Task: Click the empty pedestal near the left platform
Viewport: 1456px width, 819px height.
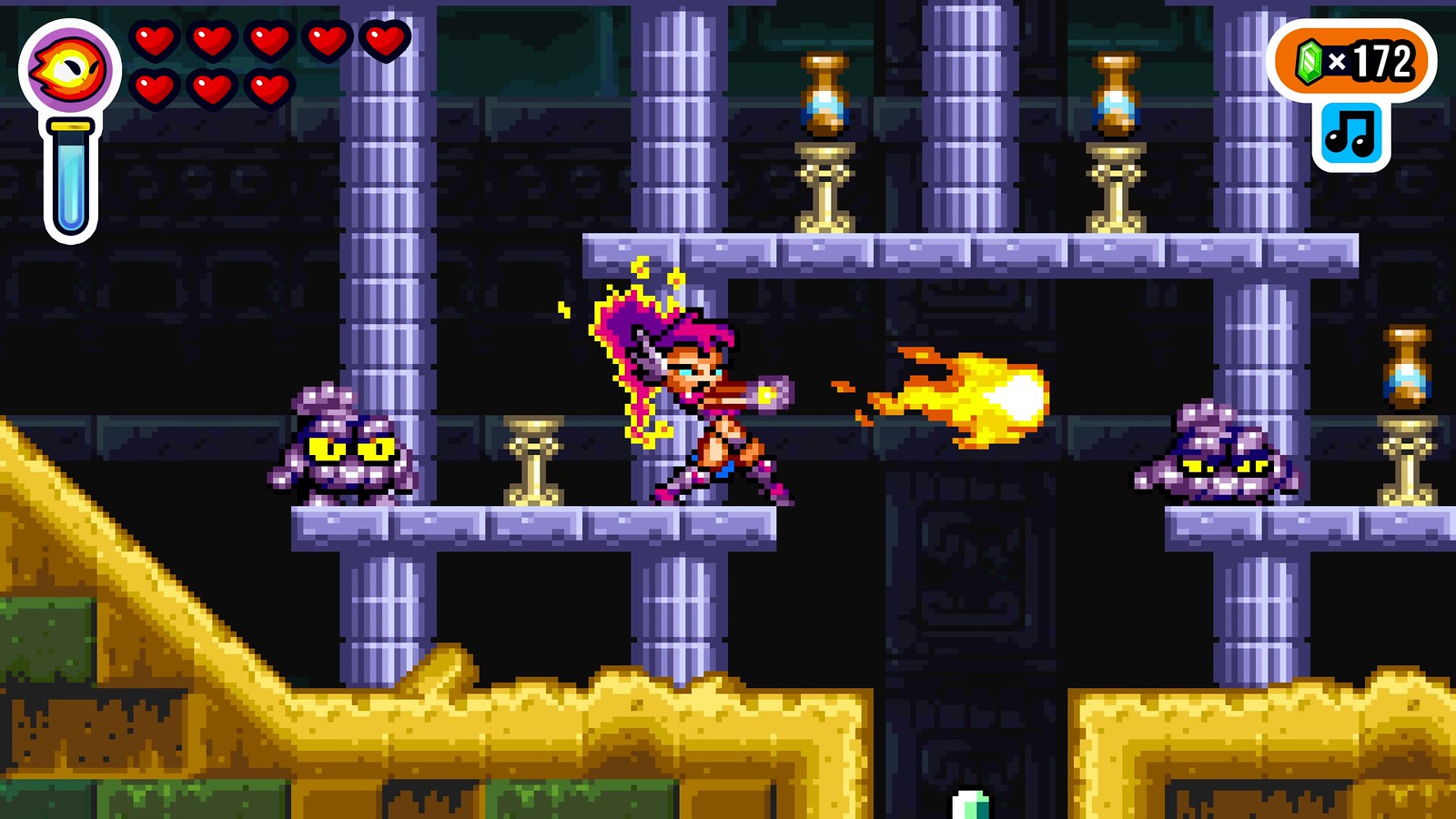Action: pos(535,464)
